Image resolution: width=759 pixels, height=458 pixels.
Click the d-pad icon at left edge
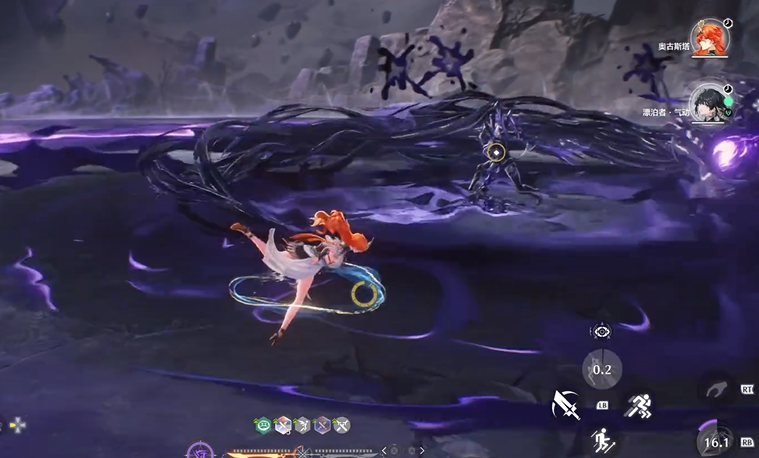pyautogui.click(x=15, y=425)
